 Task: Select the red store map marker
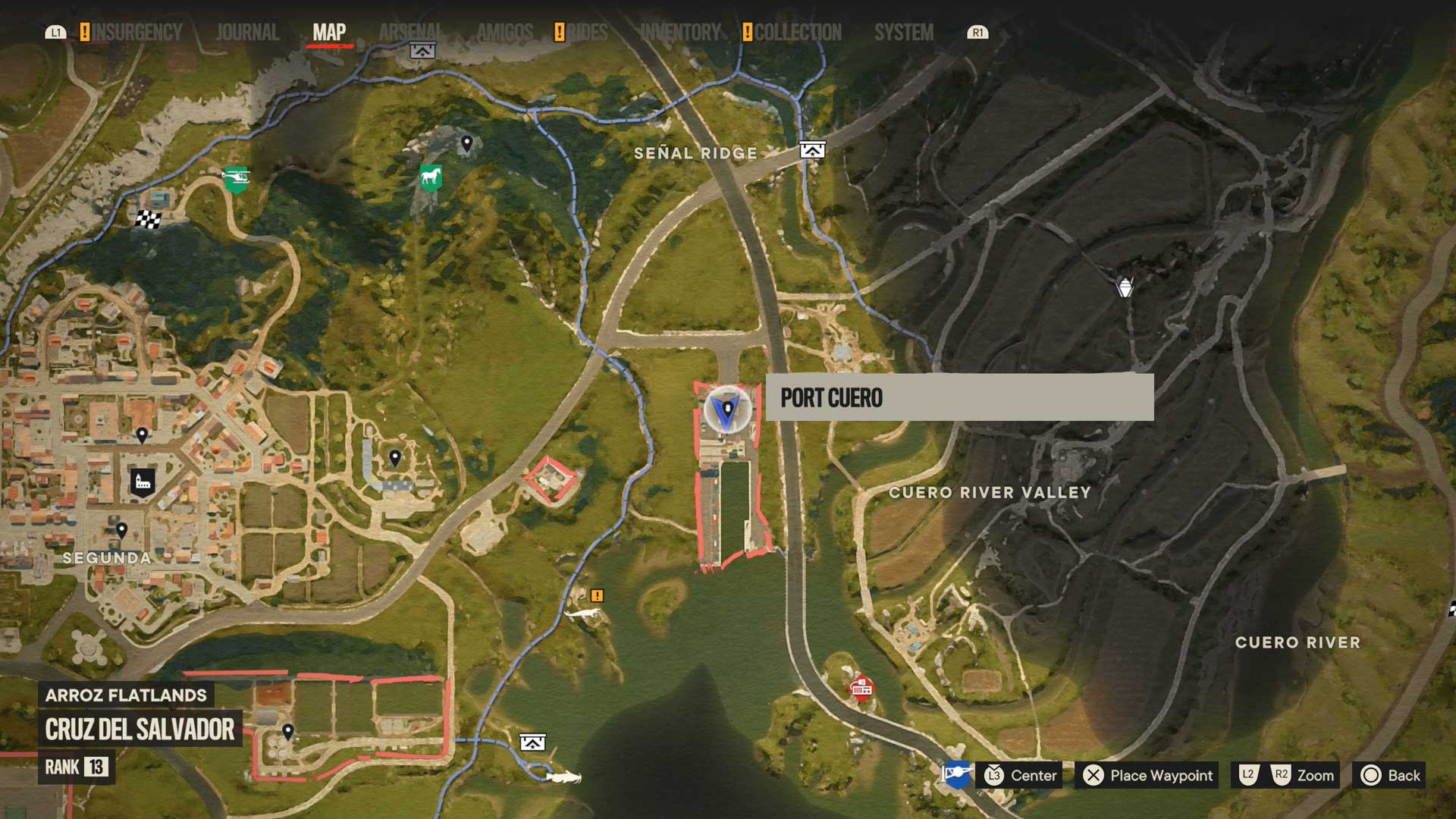click(861, 688)
